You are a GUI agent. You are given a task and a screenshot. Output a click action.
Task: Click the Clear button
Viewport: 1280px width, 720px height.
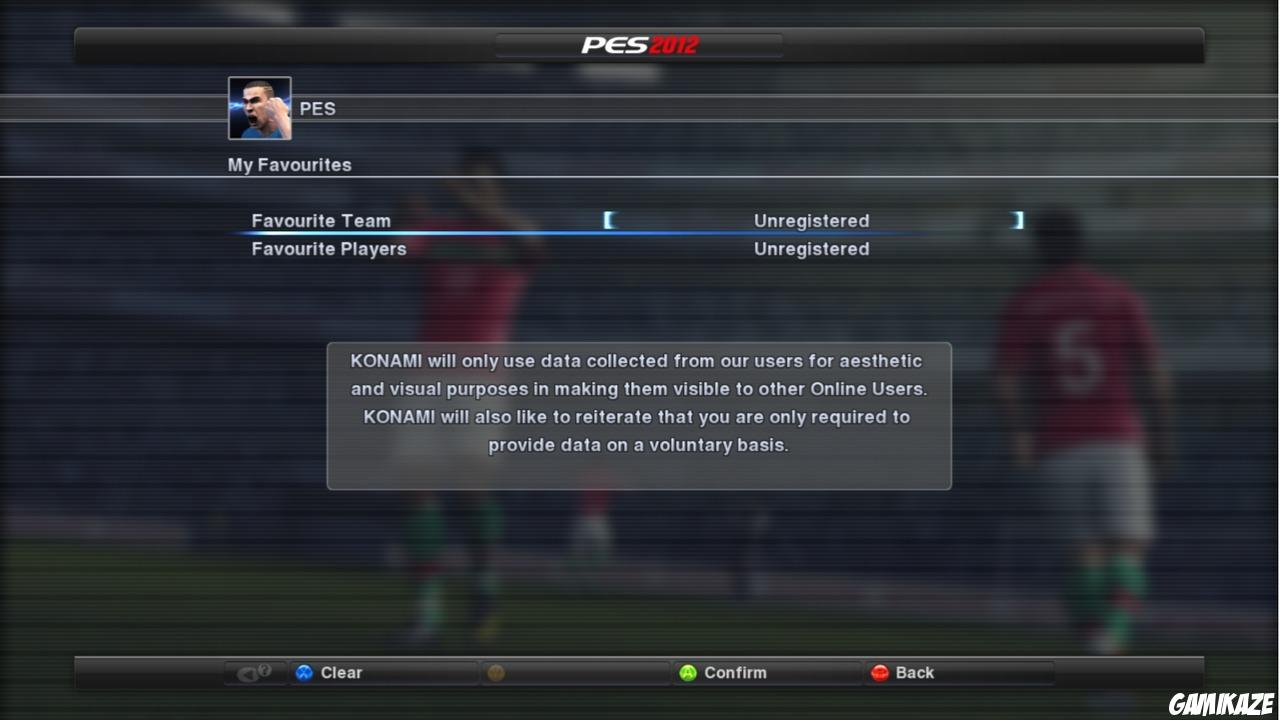pyautogui.click(x=340, y=672)
